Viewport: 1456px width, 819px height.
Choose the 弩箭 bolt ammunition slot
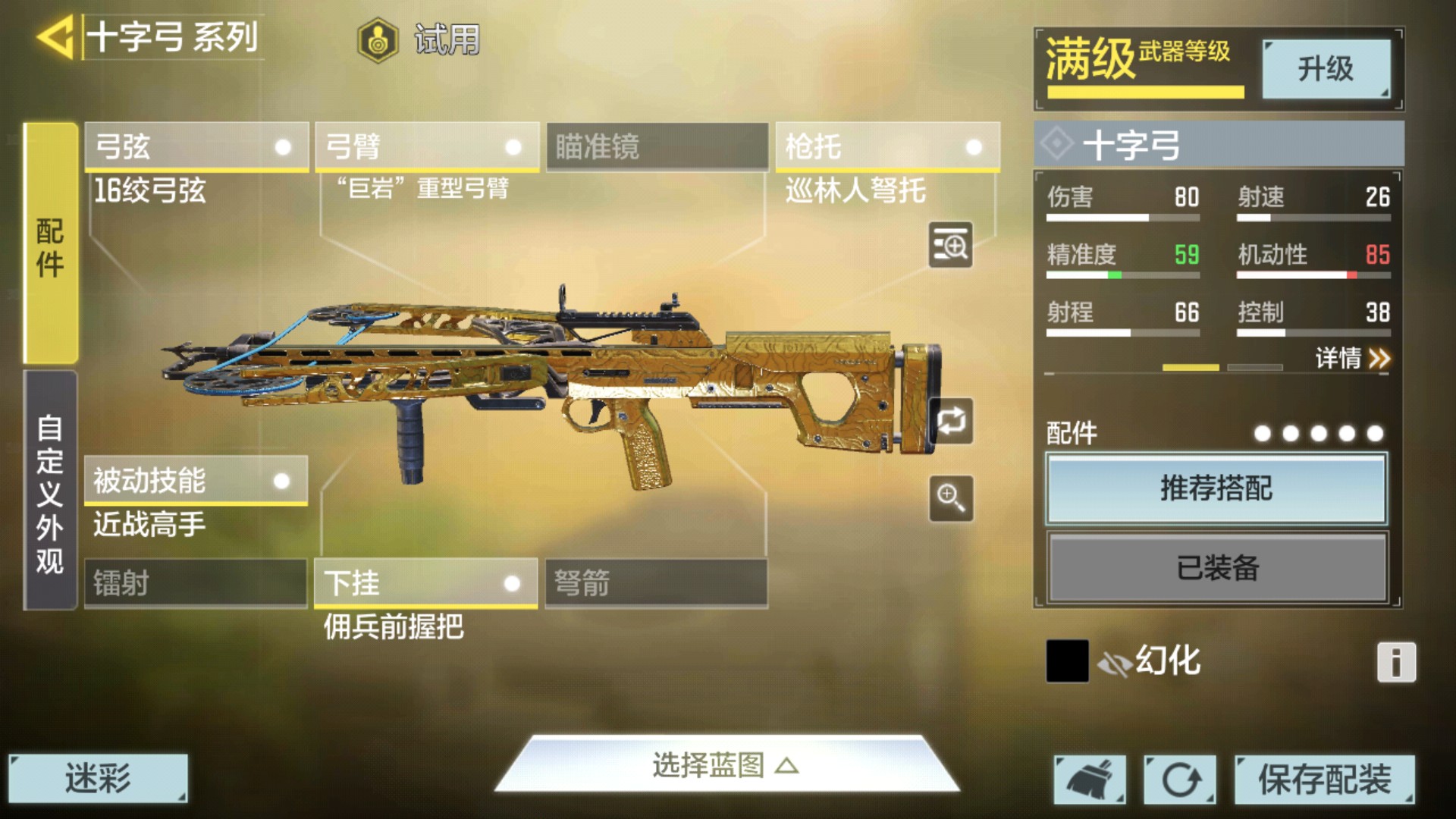(x=657, y=583)
